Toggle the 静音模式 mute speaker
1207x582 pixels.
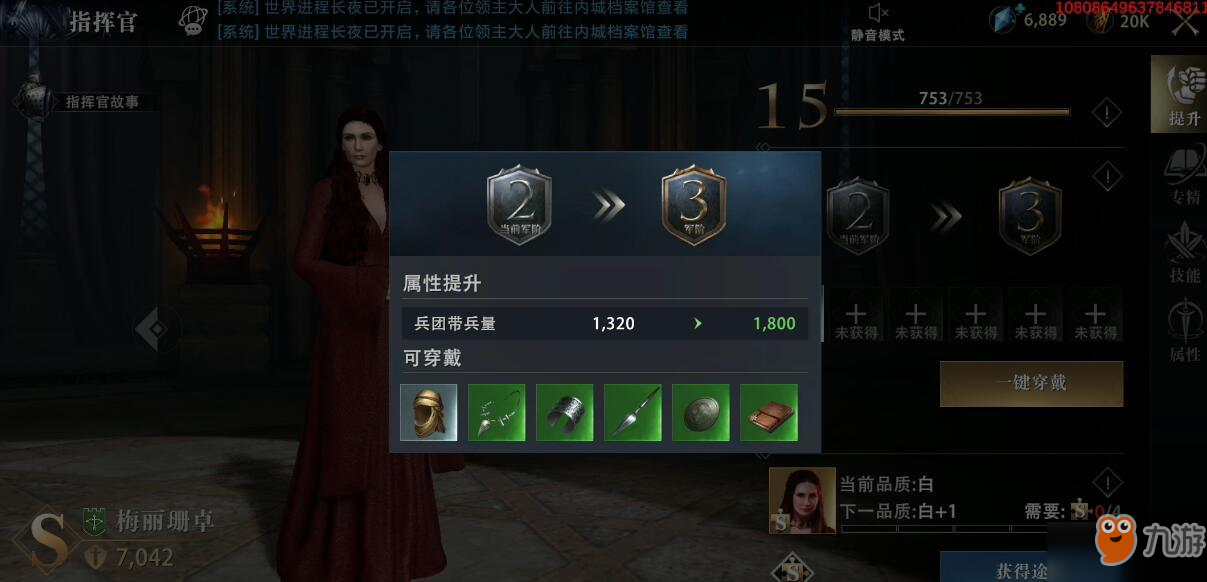tap(877, 14)
